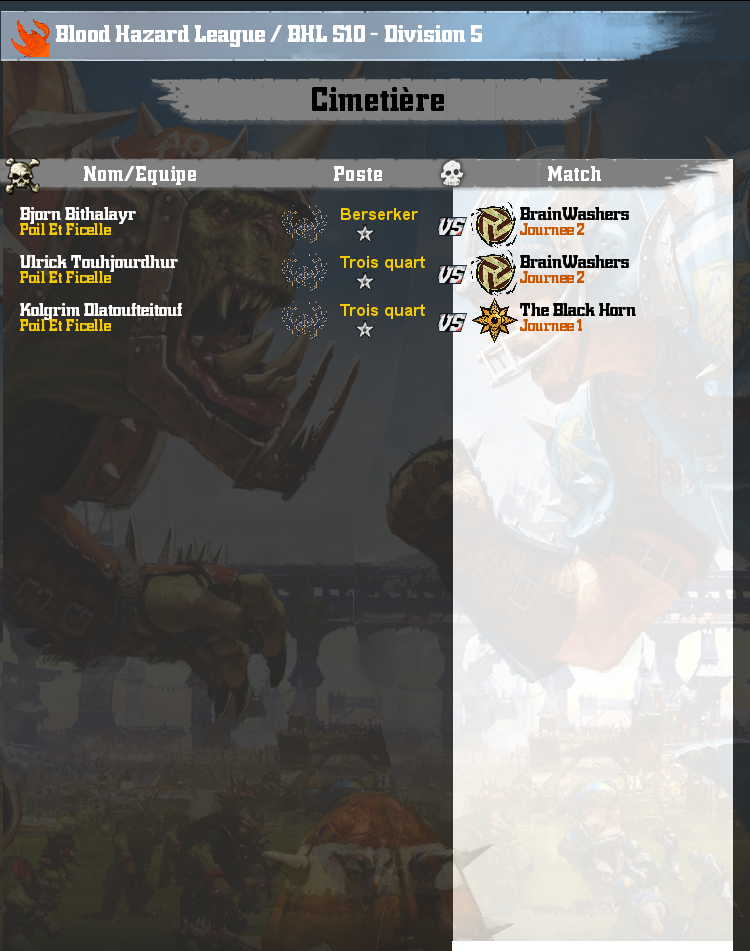Open player Bjorn Bithalayr's profile
Image resolution: width=750 pixels, height=951 pixels.
(x=78, y=214)
